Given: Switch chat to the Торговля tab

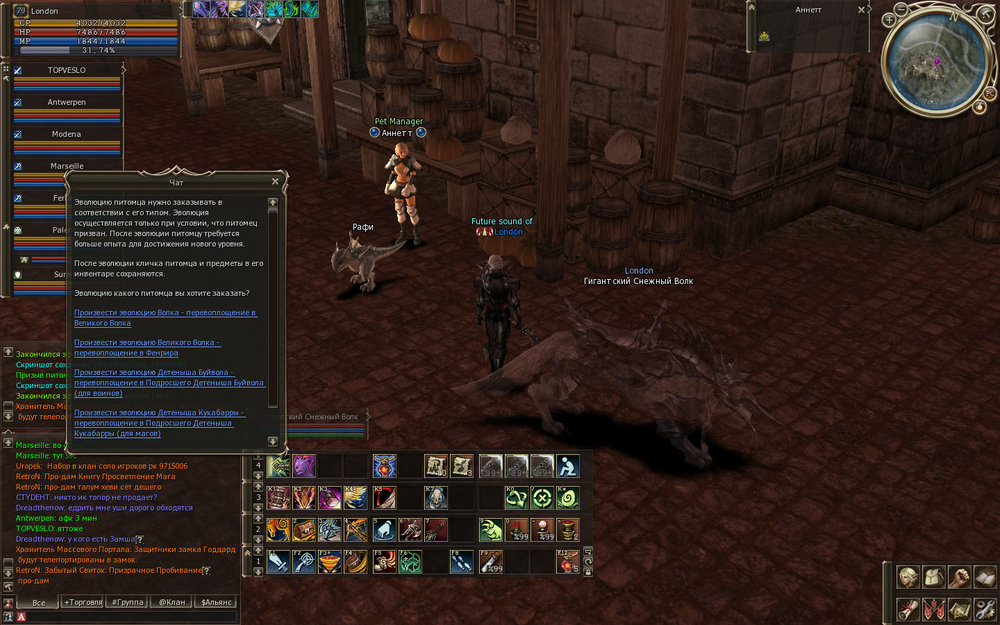Looking at the screenshot, I should (x=82, y=602).
